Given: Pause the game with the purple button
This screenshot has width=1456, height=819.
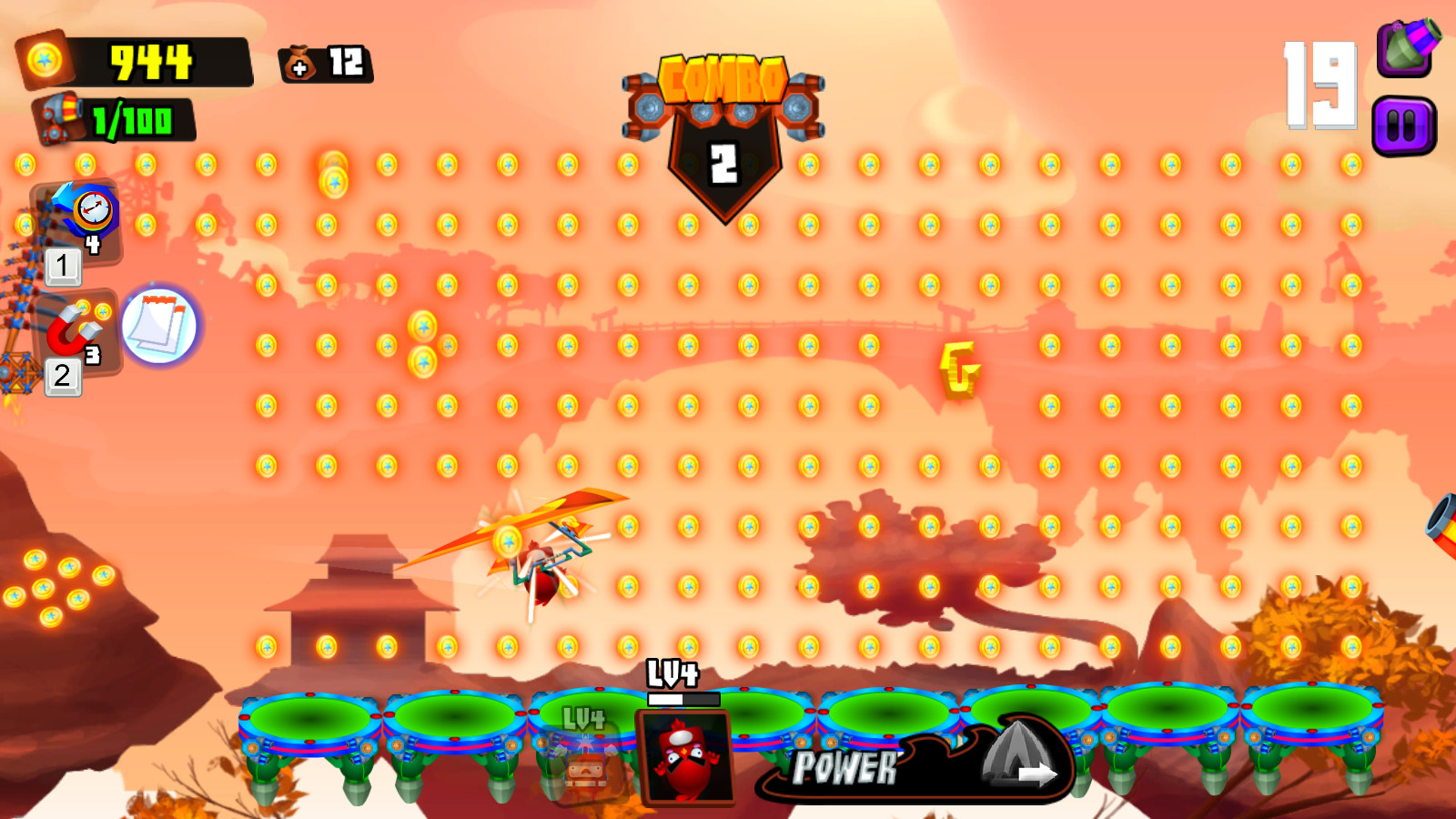Looking at the screenshot, I should tap(1403, 126).
